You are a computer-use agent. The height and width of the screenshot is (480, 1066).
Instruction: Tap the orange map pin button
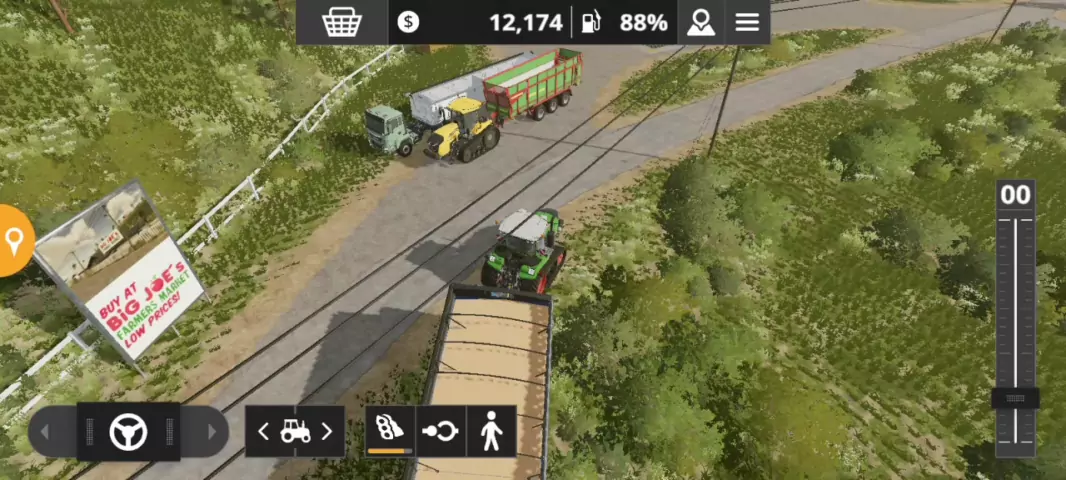[x=14, y=240]
